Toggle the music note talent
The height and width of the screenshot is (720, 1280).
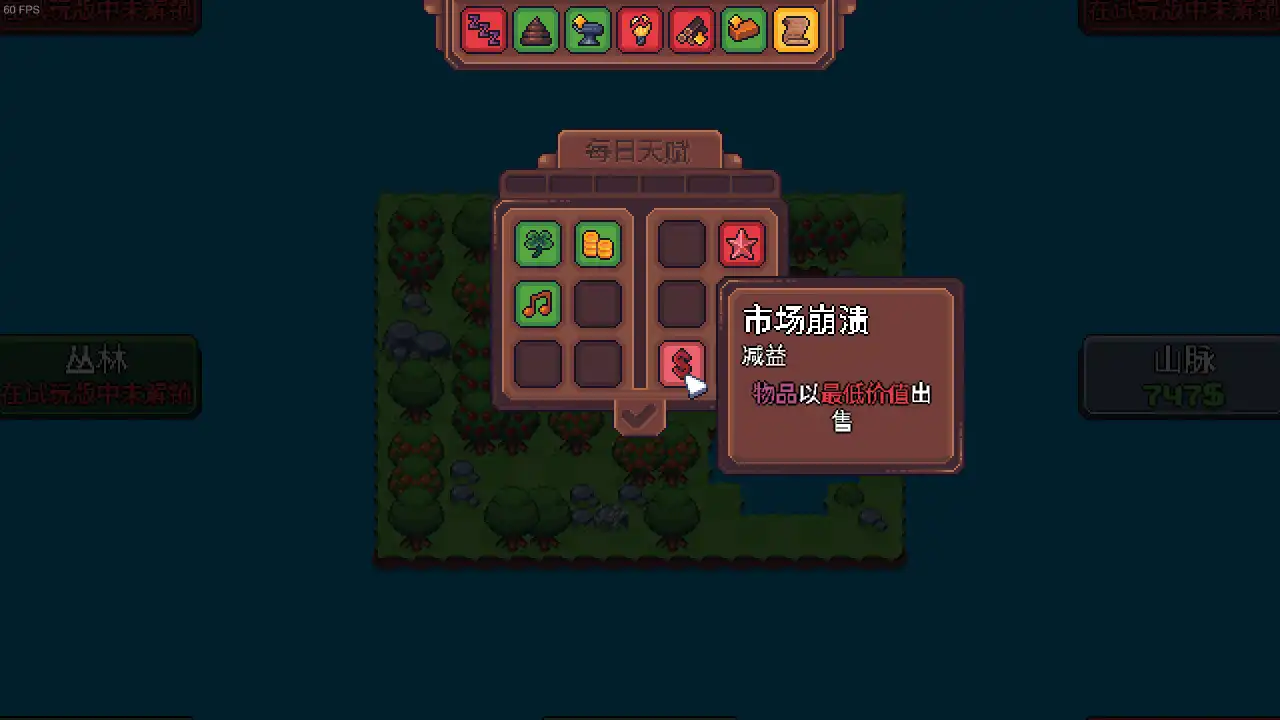pyautogui.click(x=537, y=303)
